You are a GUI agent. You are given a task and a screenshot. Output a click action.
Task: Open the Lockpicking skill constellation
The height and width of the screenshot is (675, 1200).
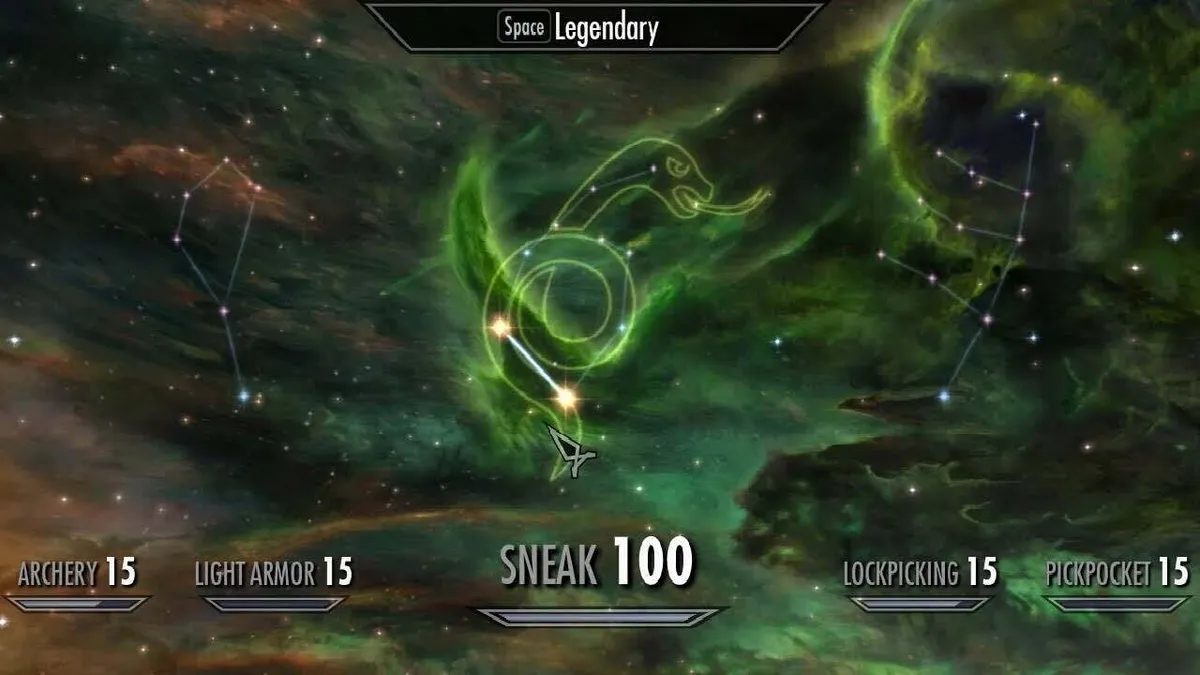click(920, 573)
